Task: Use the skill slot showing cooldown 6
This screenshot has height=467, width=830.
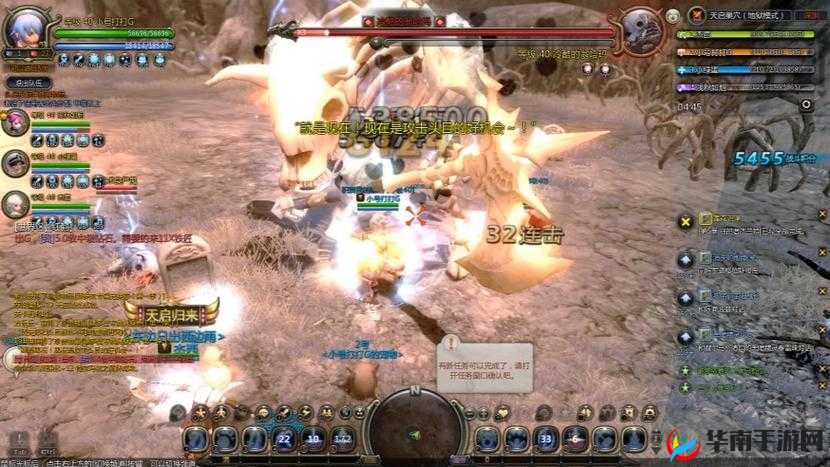Action: tap(575, 438)
